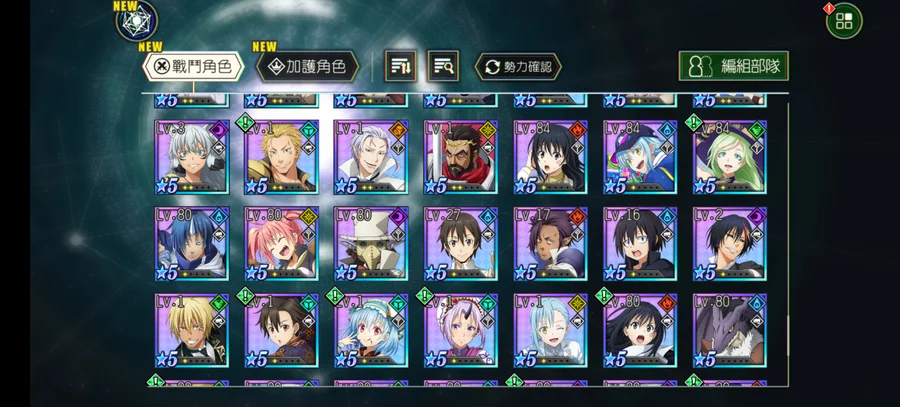Select the witch-hat blue-haired Lv.84 character

[640, 158]
